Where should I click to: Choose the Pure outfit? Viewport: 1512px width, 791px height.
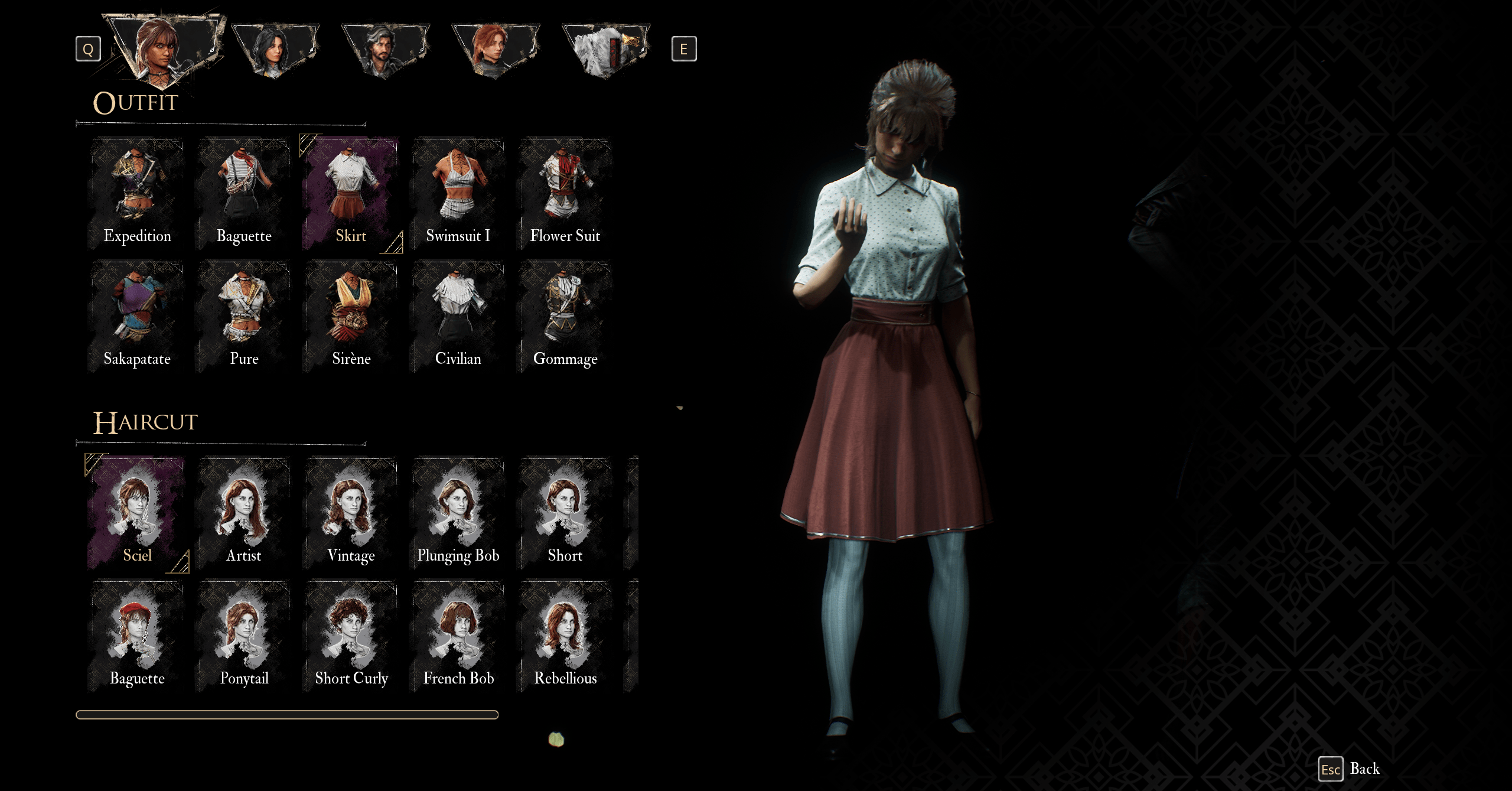(244, 317)
